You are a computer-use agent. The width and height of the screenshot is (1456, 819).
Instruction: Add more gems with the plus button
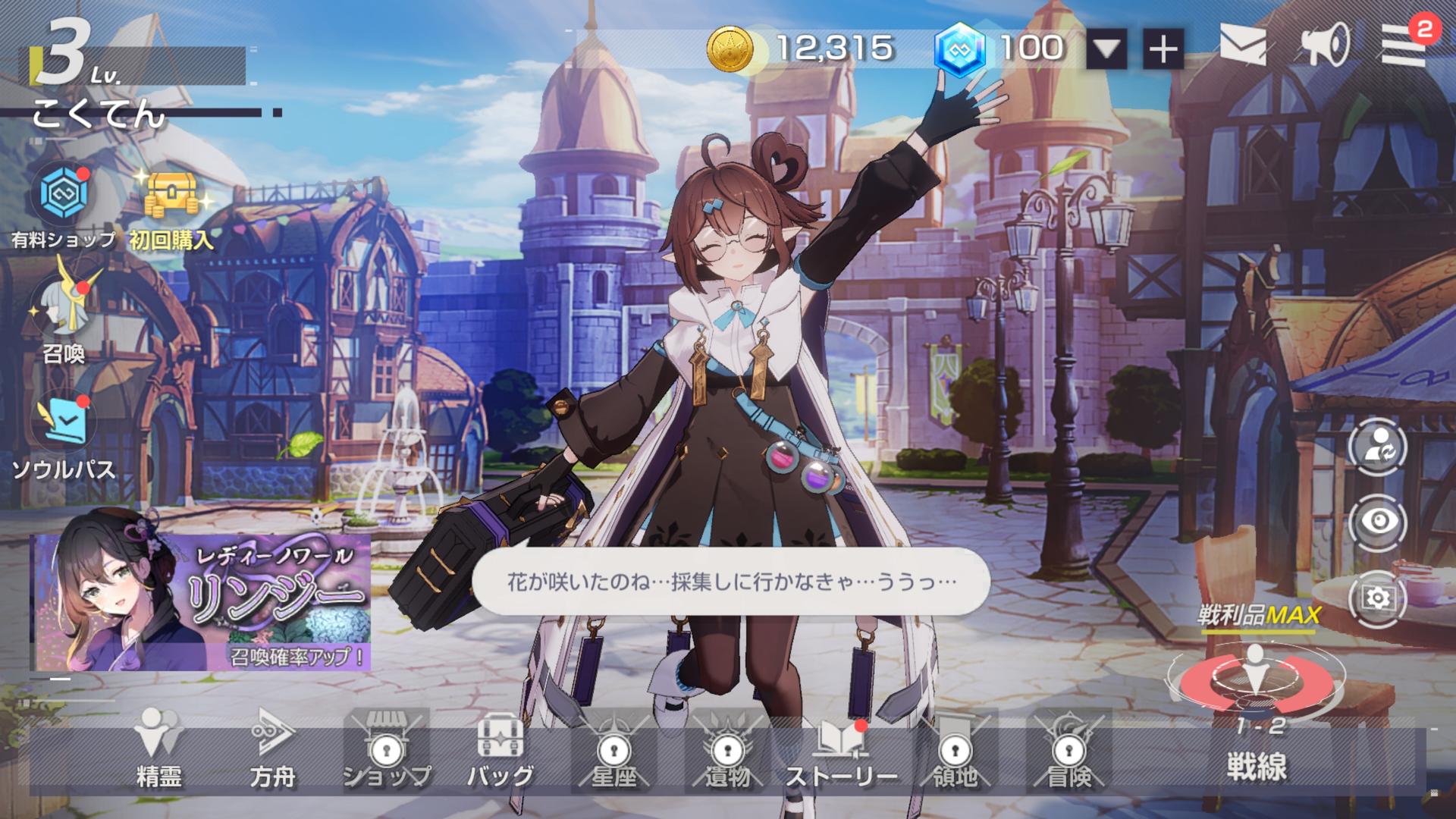click(x=1163, y=50)
